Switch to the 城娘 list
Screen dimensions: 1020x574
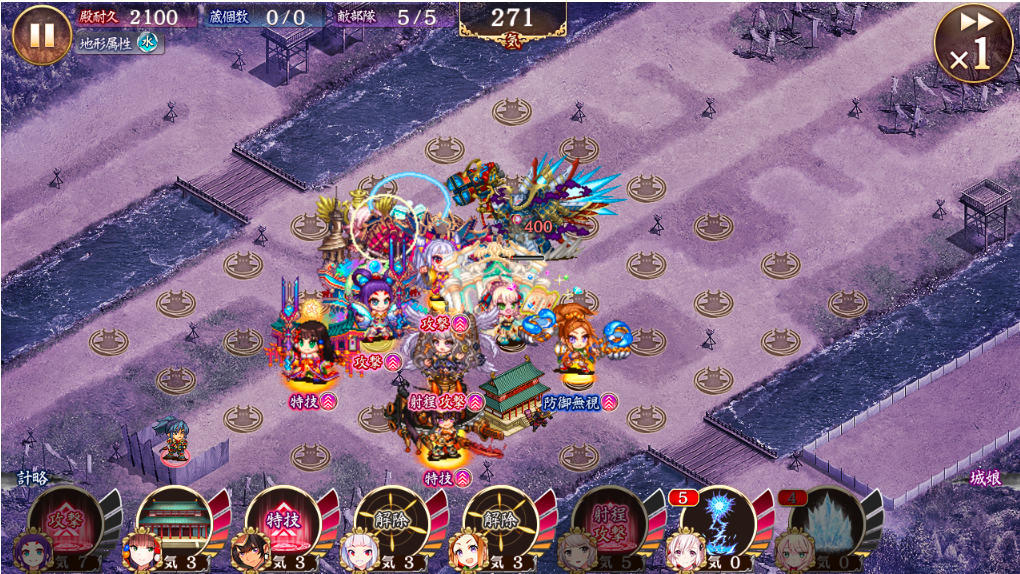coord(985,479)
